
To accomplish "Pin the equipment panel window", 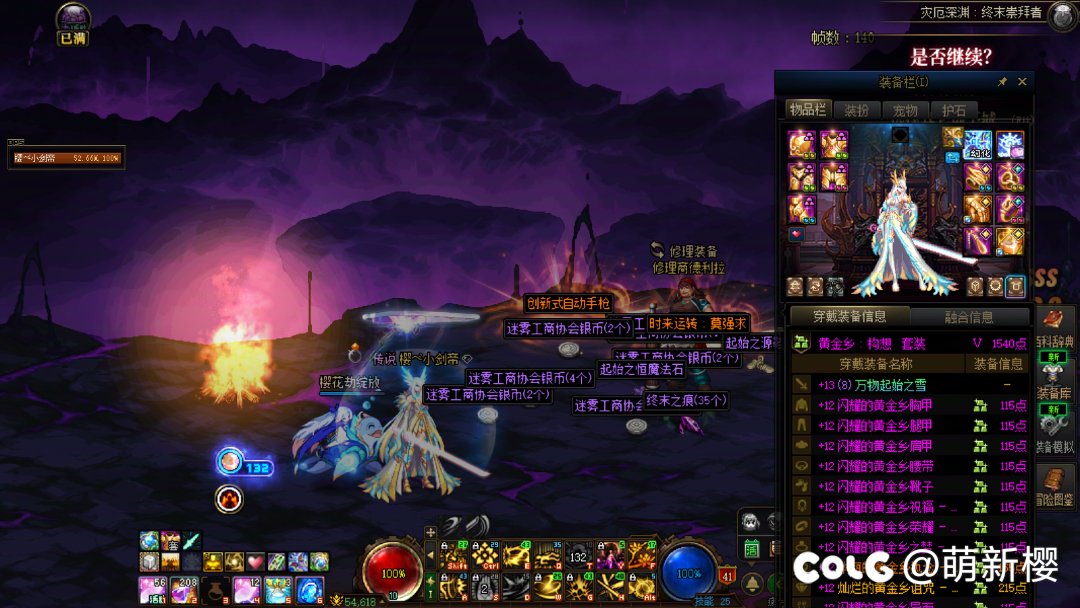I will [x=1002, y=82].
